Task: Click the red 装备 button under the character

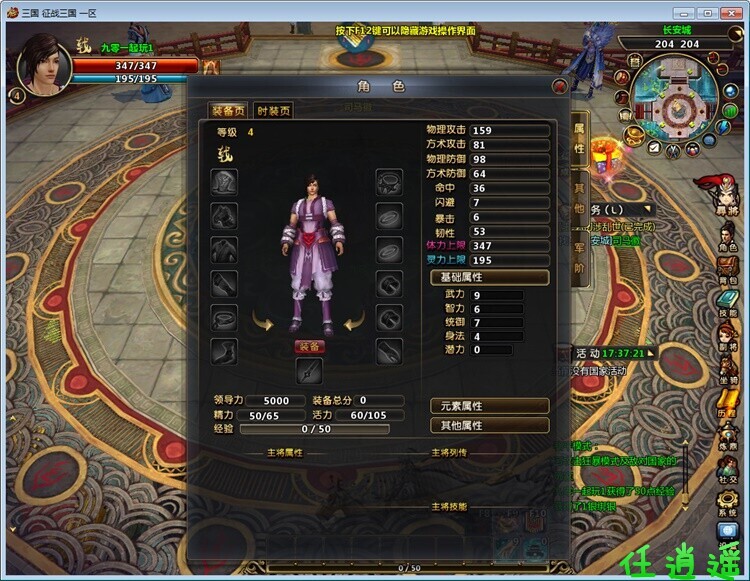Action: (309, 347)
